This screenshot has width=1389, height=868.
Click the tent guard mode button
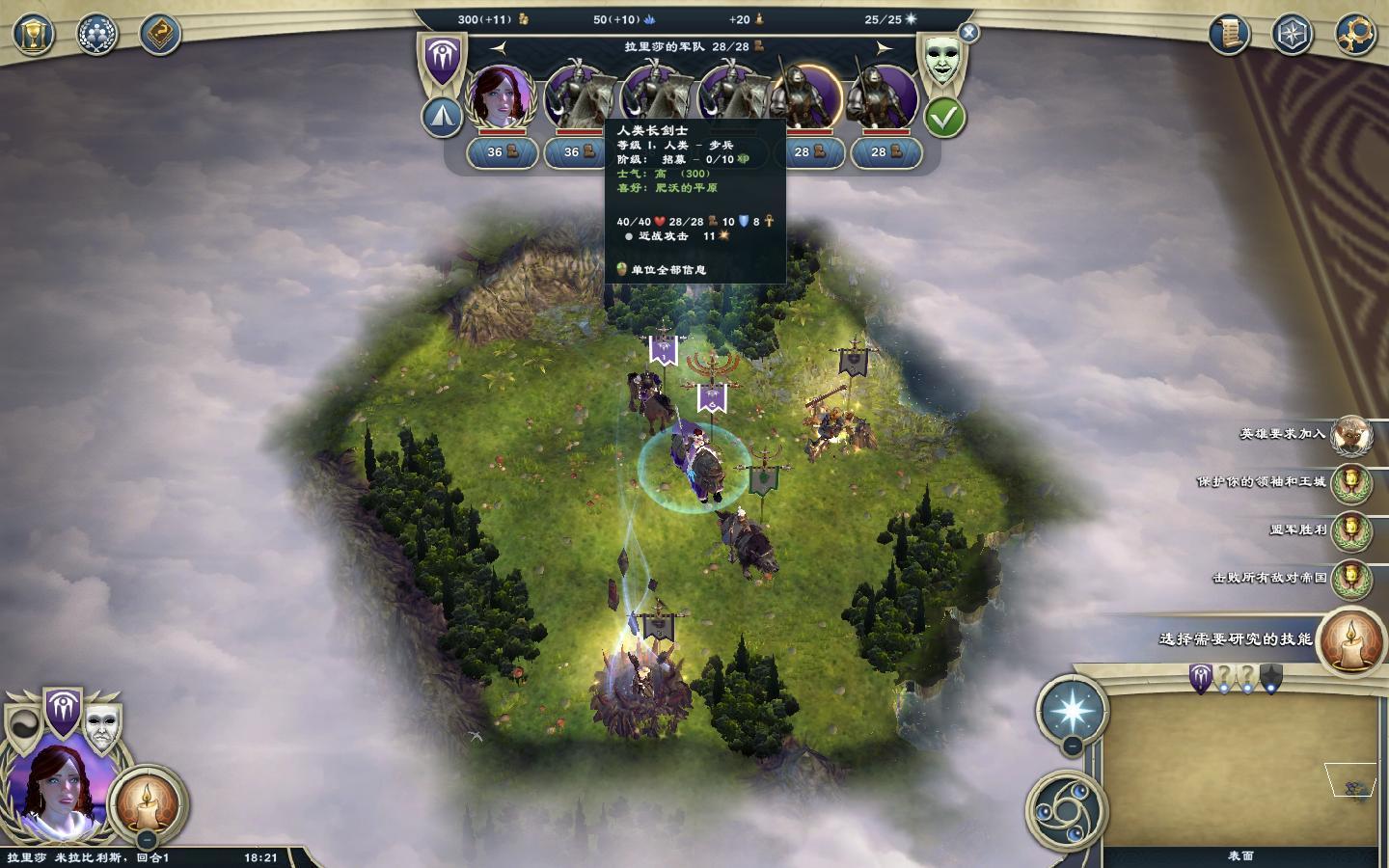click(x=442, y=117)
